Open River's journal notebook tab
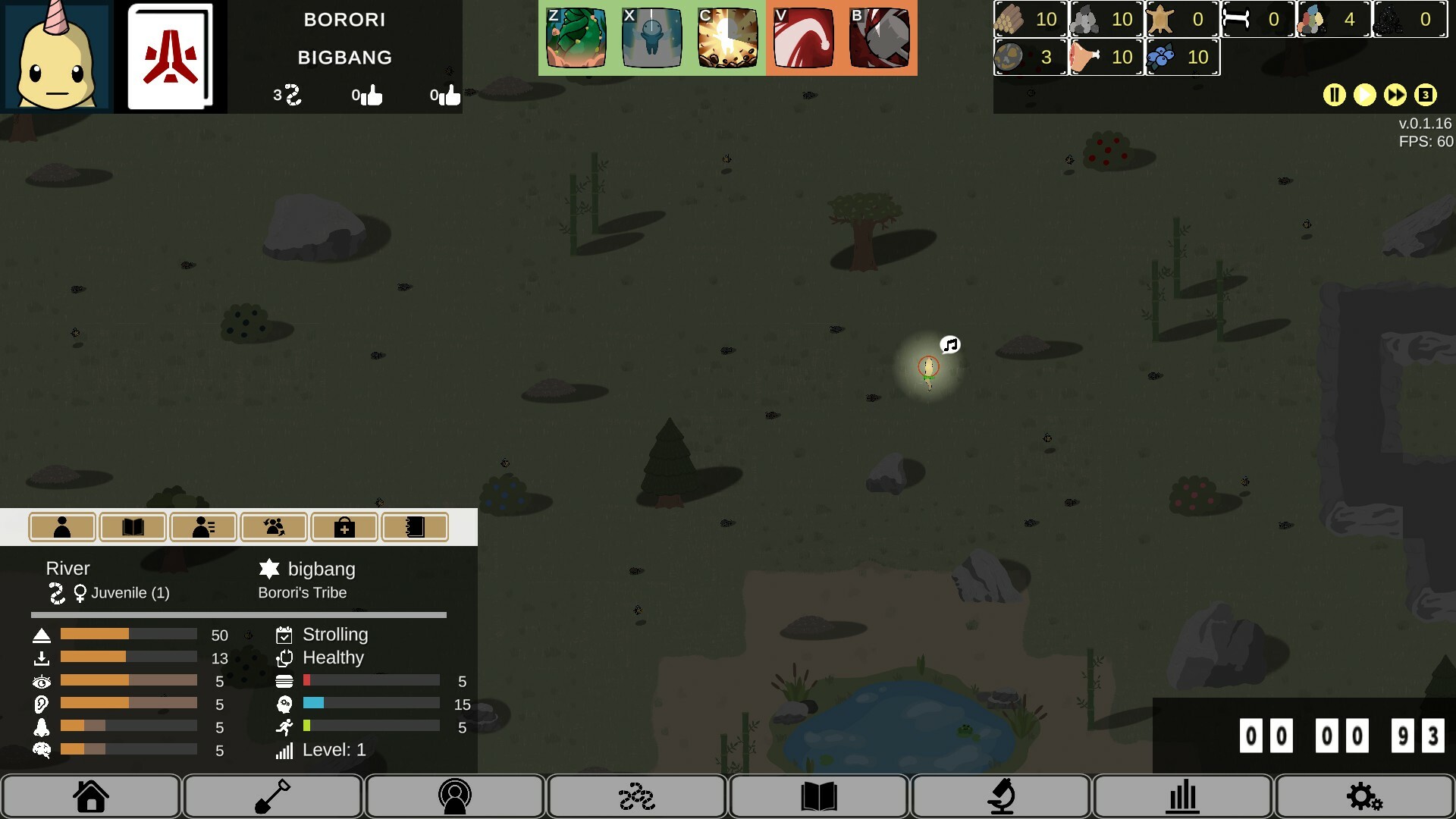 click(x=415, y=526)
